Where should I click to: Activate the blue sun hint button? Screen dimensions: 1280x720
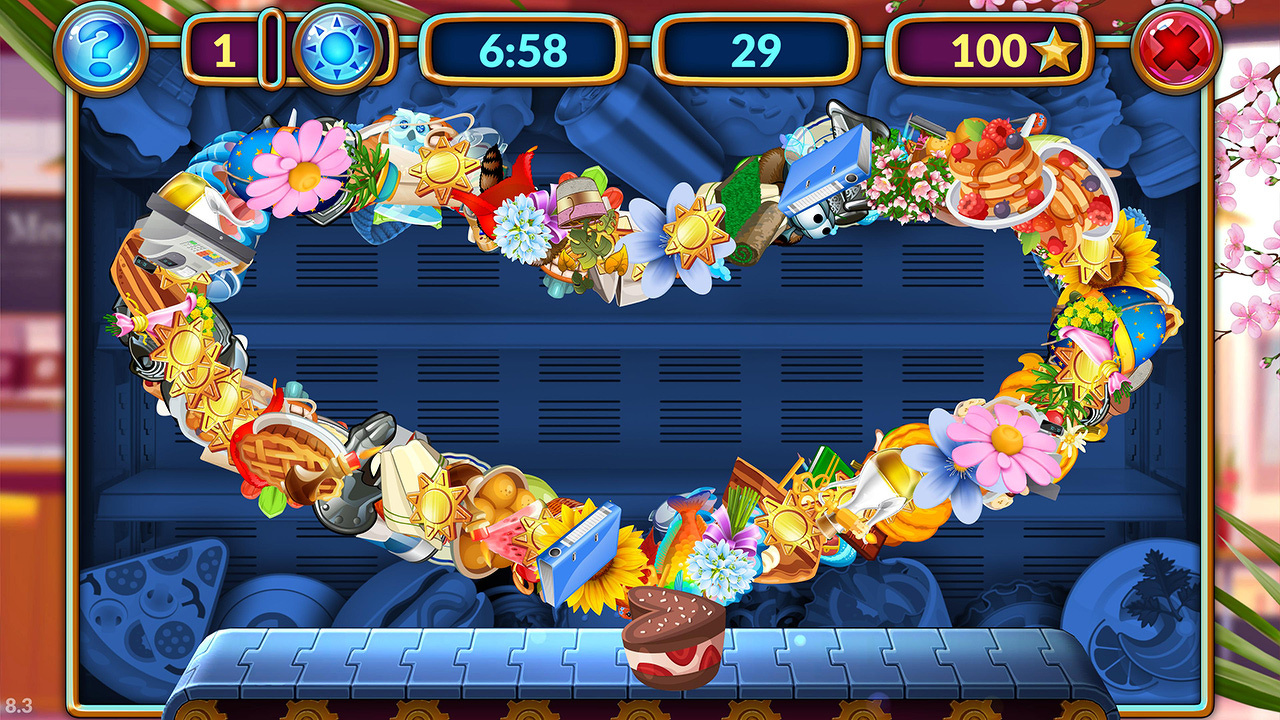[337, 49]
